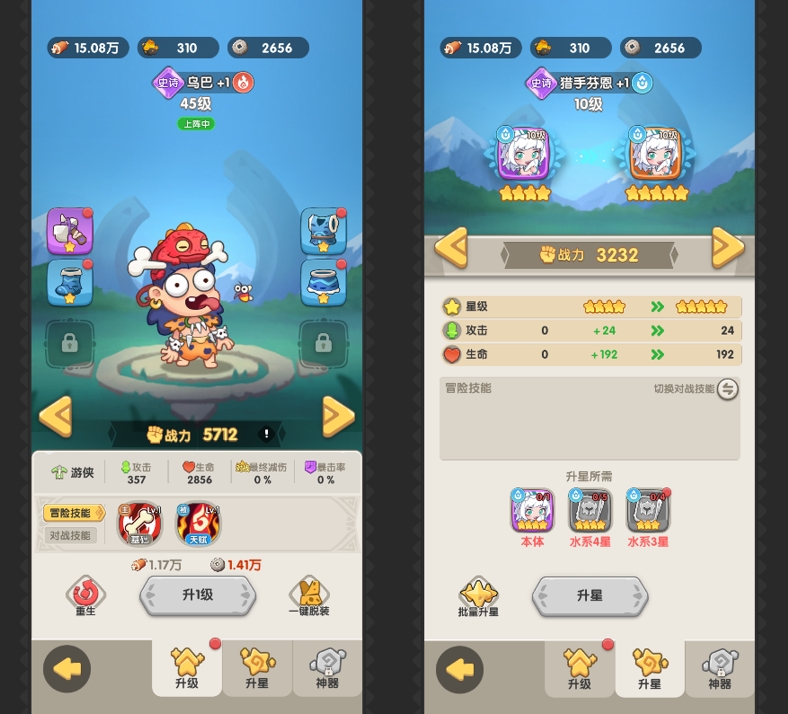The height and width of the screenshot is (714, 788).
Task: Show the 战力 exclamation info tooltip
Action: [x=267, y=434]
